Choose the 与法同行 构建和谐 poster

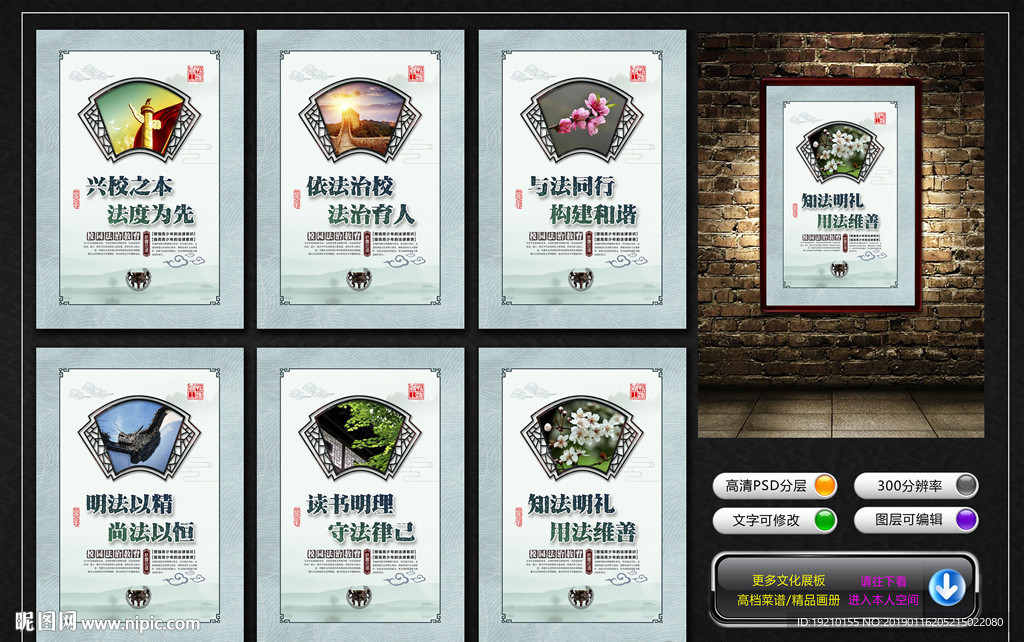pos(582,180)
